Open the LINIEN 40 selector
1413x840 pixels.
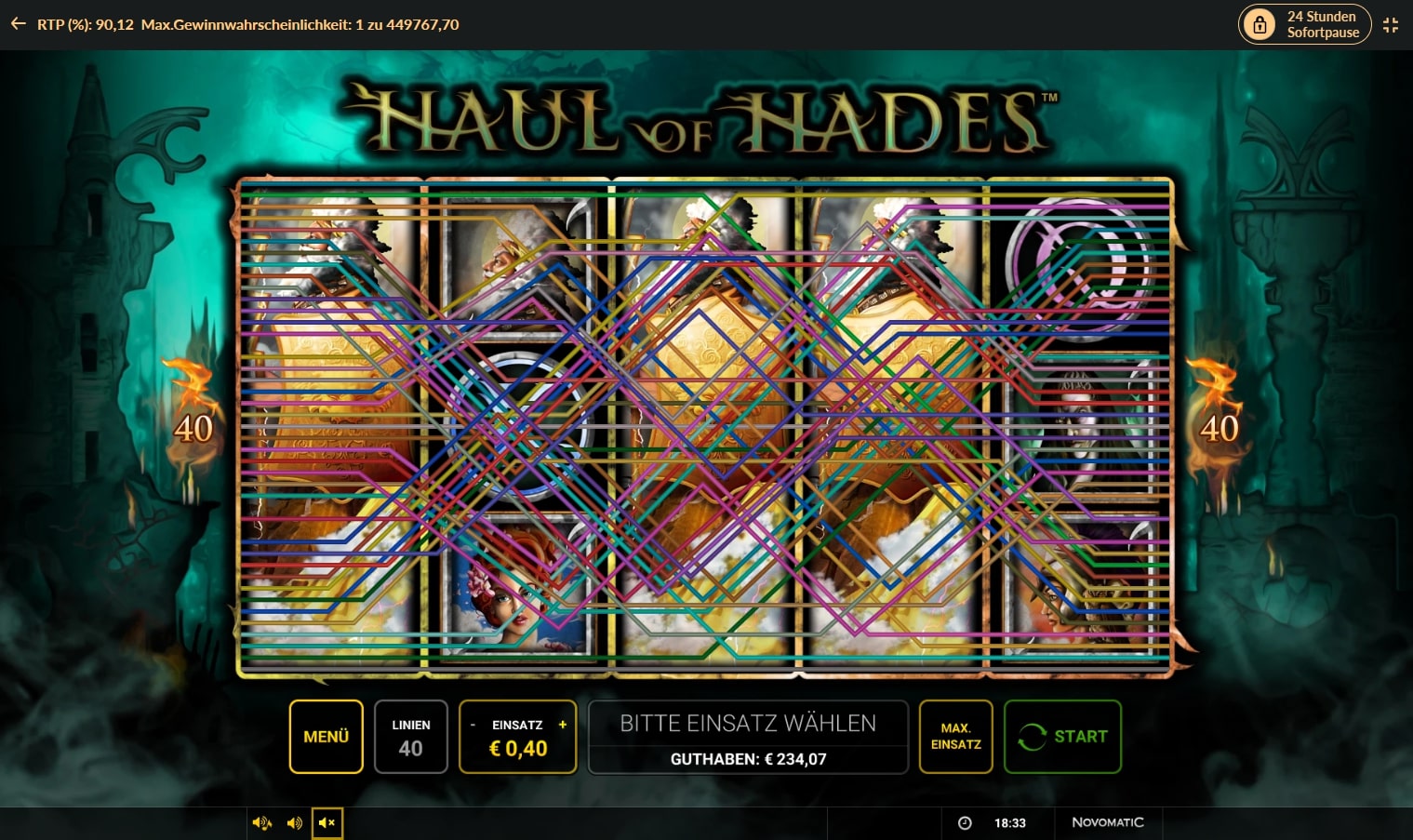(410, 736)
